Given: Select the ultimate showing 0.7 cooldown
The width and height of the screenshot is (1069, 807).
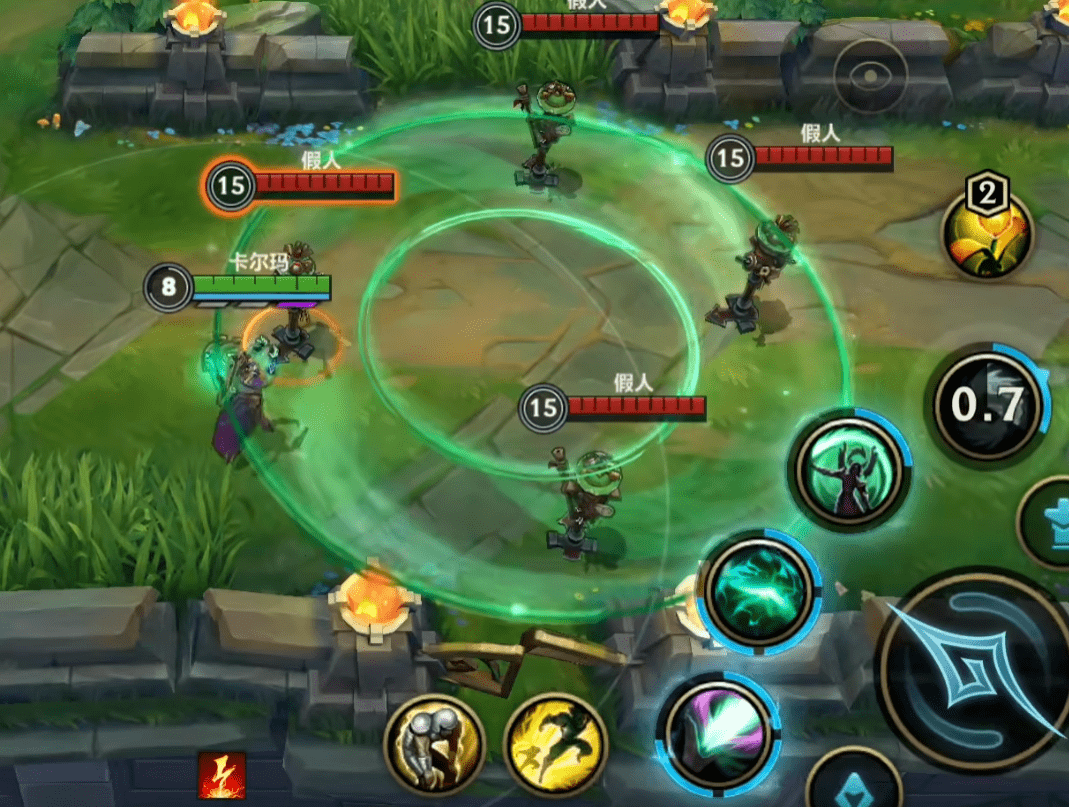Looking at the screenshot, I should tap(987, 404).
